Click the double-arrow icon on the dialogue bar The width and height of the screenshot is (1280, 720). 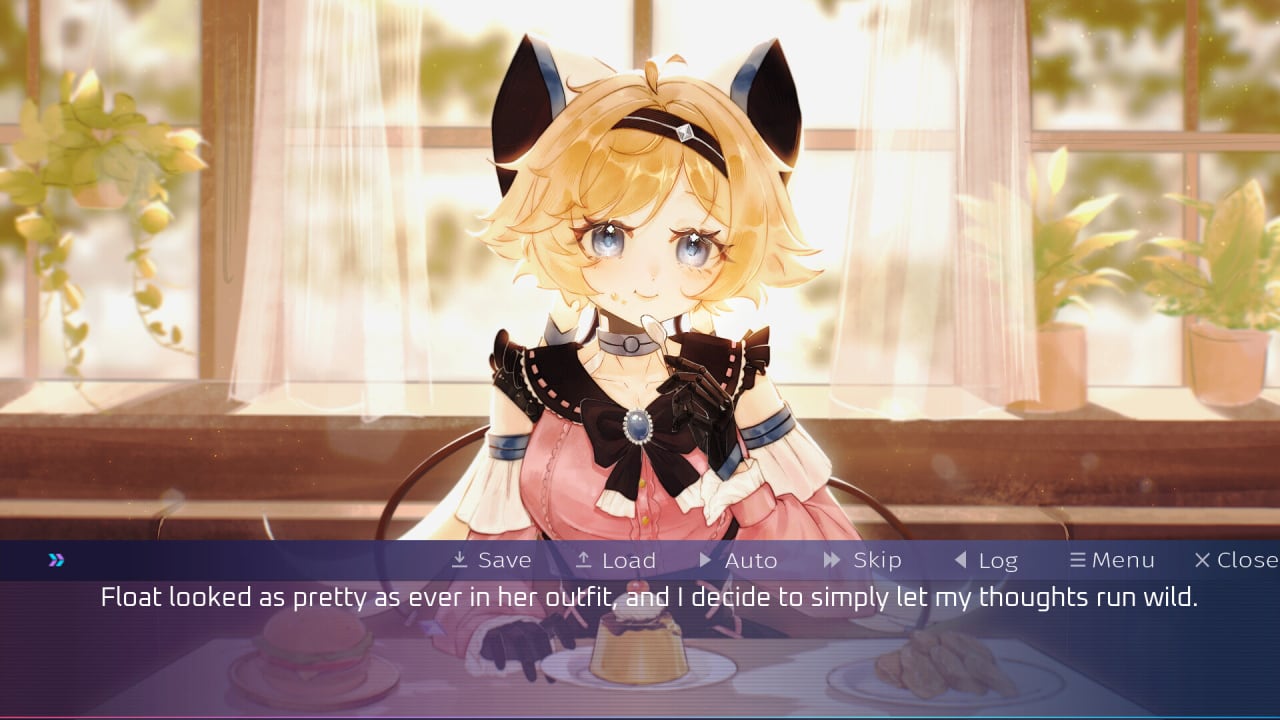pos(56,560)
